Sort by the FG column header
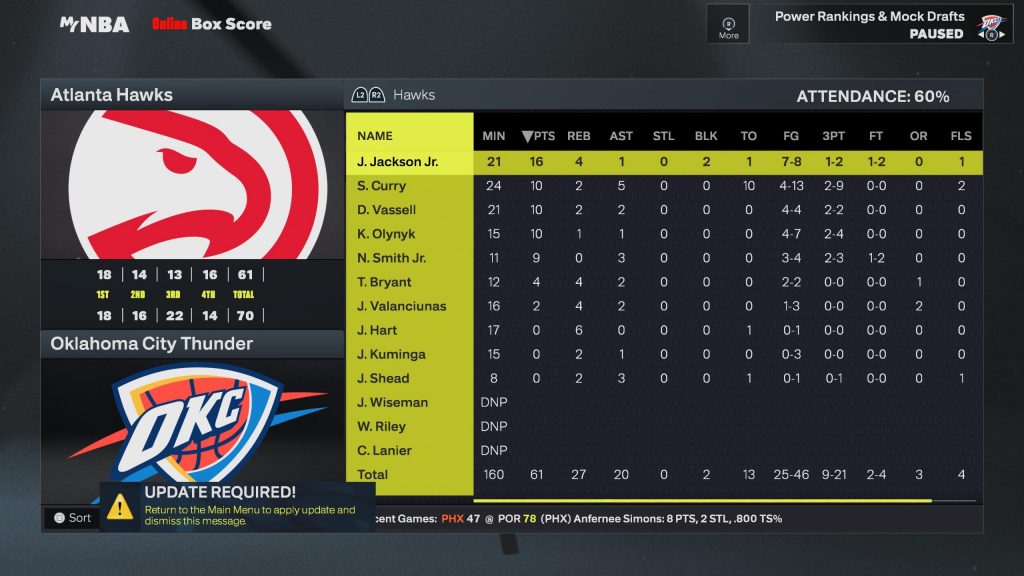 tap(791, 136)
